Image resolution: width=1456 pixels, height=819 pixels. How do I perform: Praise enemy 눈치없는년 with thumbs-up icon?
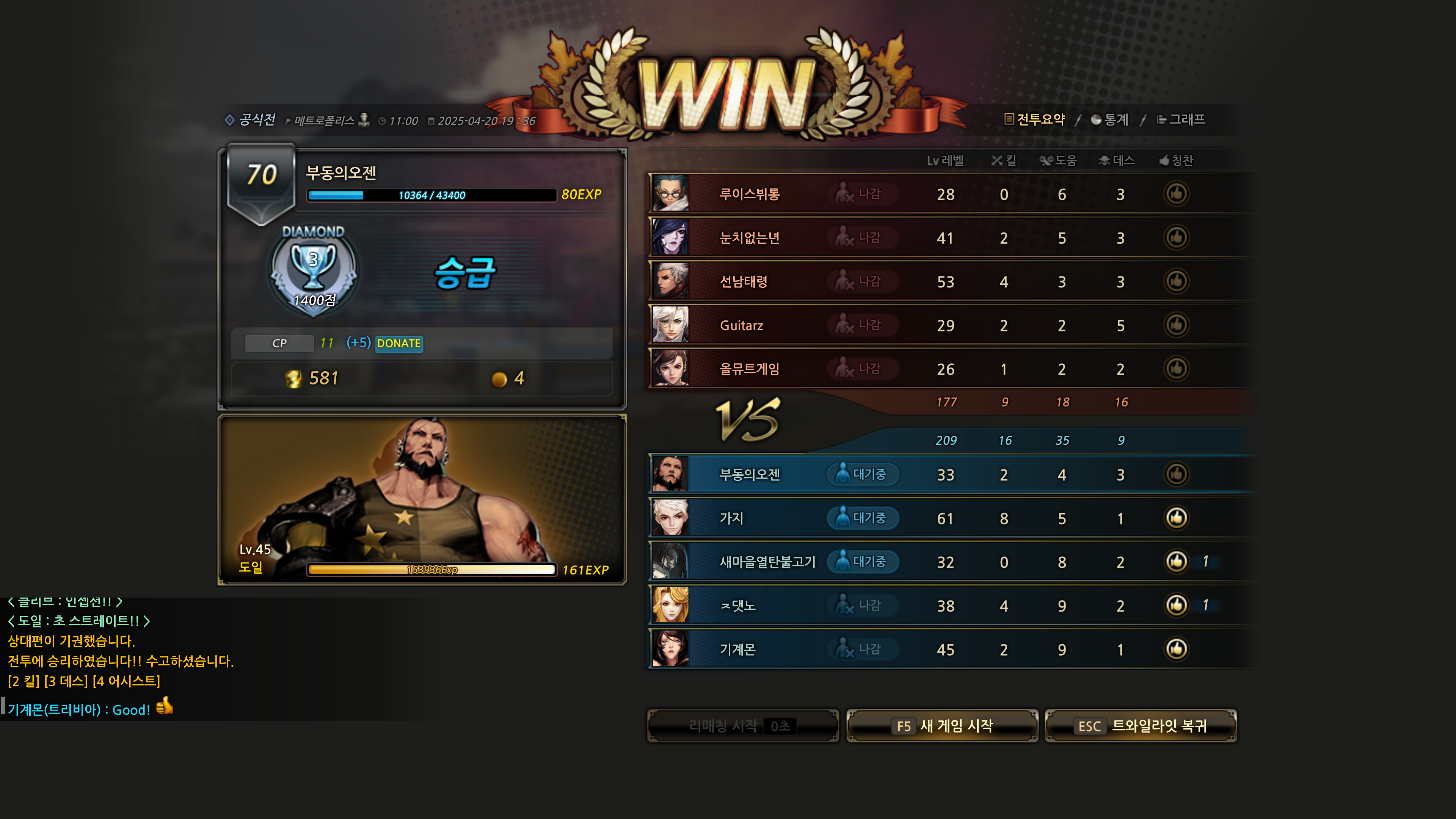1176,237
